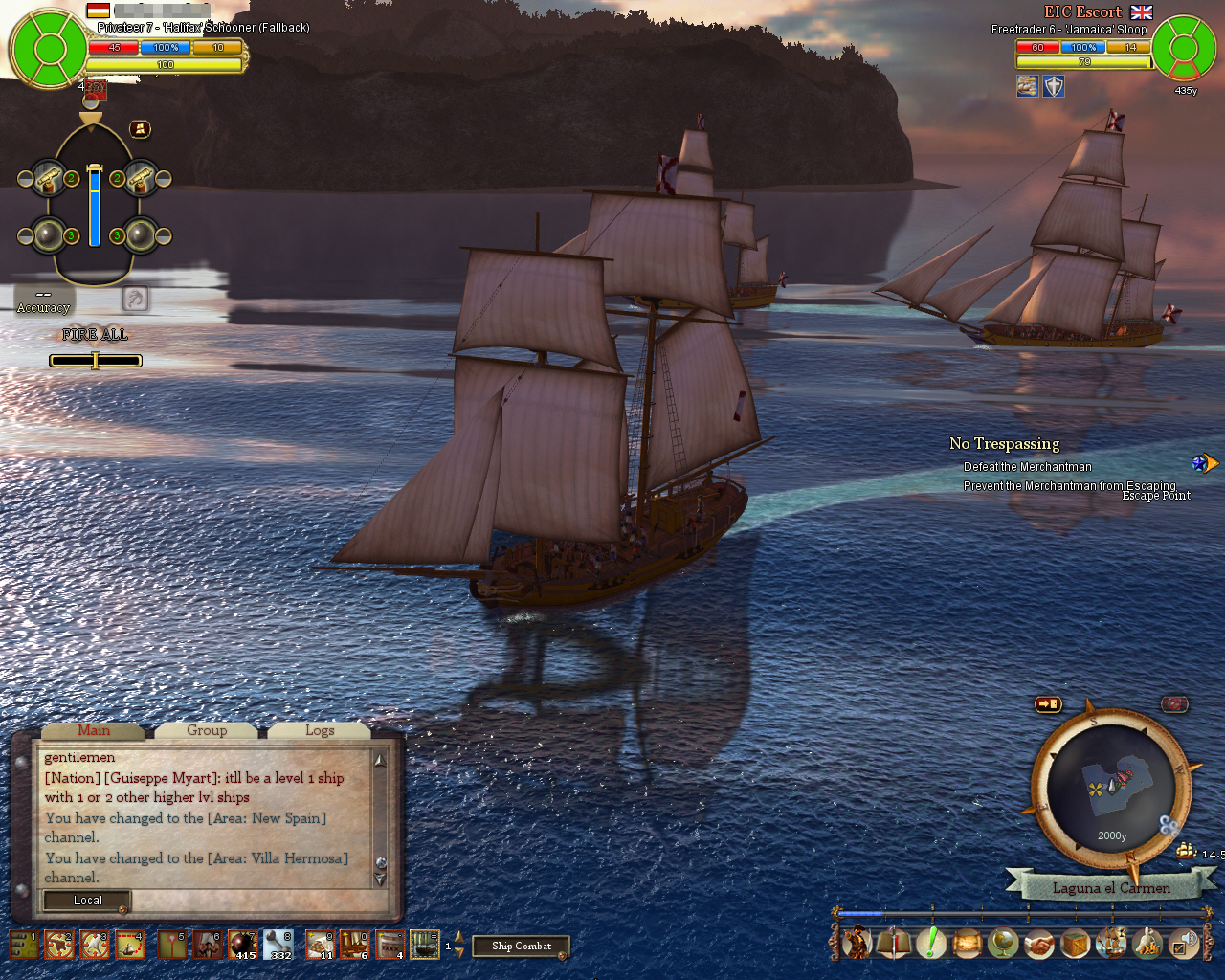Click the shield buff icon under enemy target
Screen dimensions: 1225x980
tap(1053, 87)
